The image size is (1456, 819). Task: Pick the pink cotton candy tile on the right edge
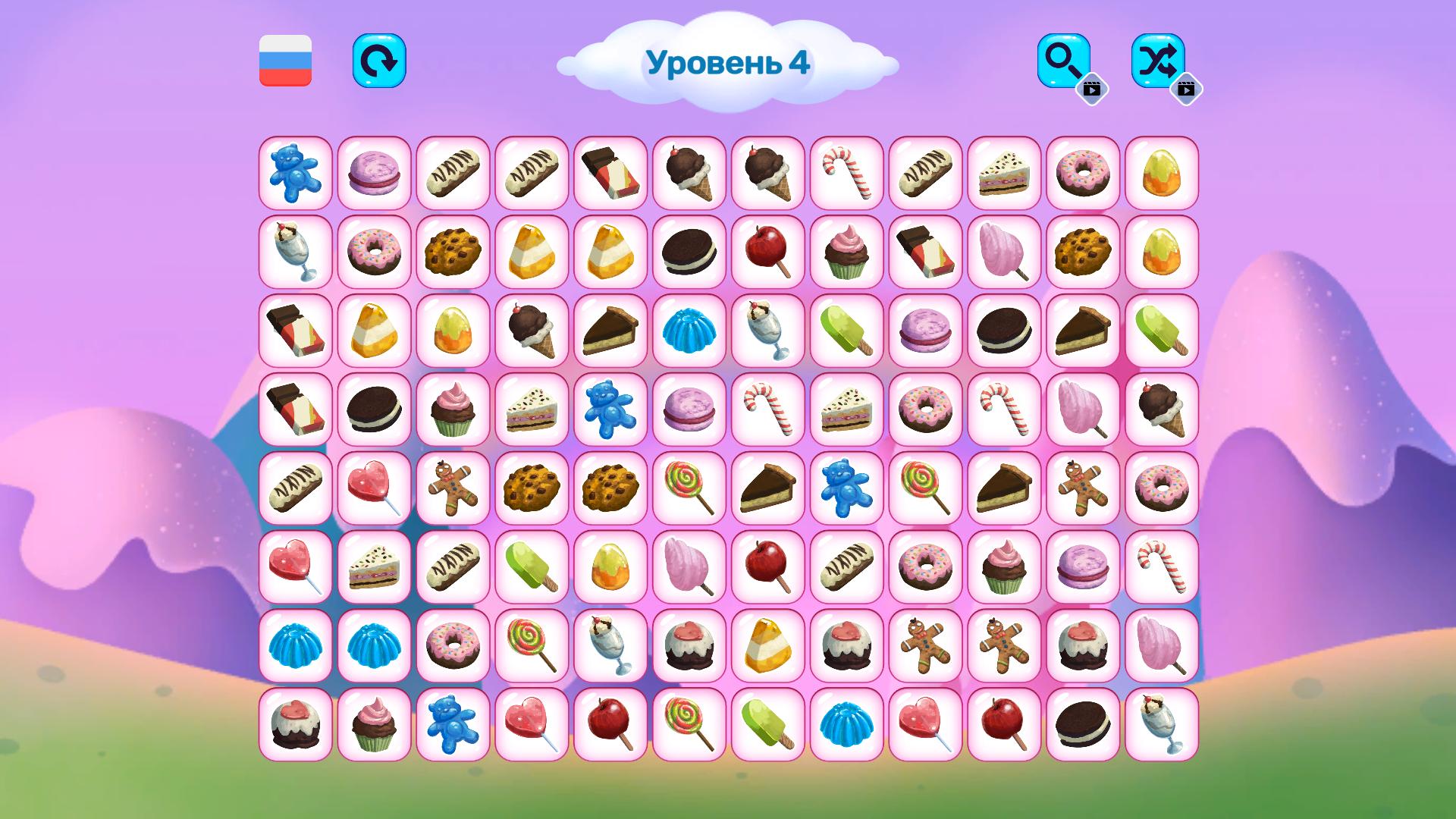pyautogui.click(x=1159, y=645)
